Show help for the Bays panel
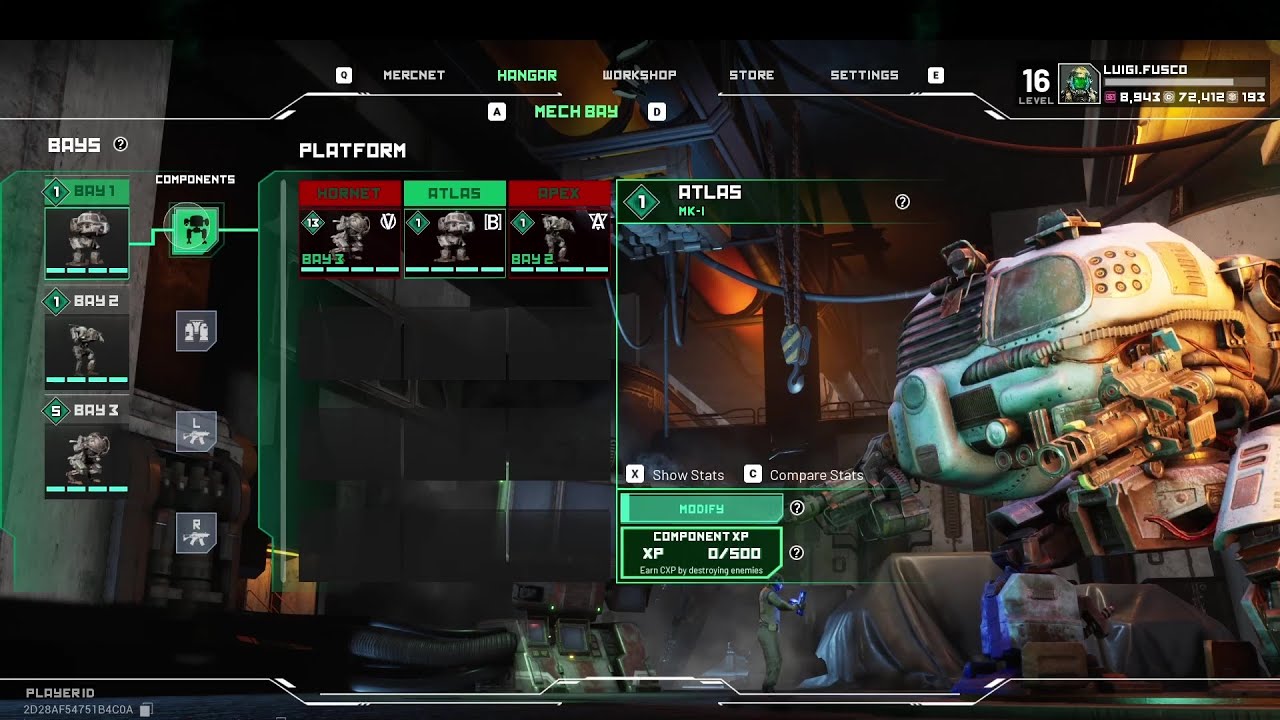 pos(121,145)
